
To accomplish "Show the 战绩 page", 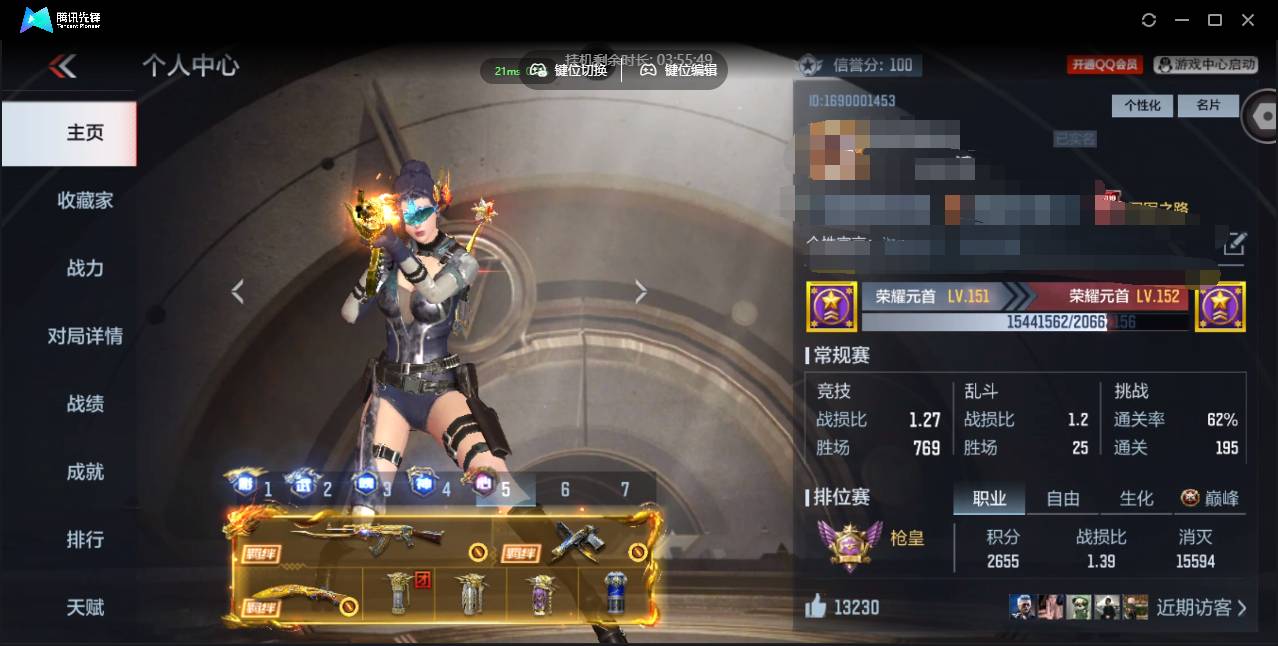I will [x=85, y=404].
